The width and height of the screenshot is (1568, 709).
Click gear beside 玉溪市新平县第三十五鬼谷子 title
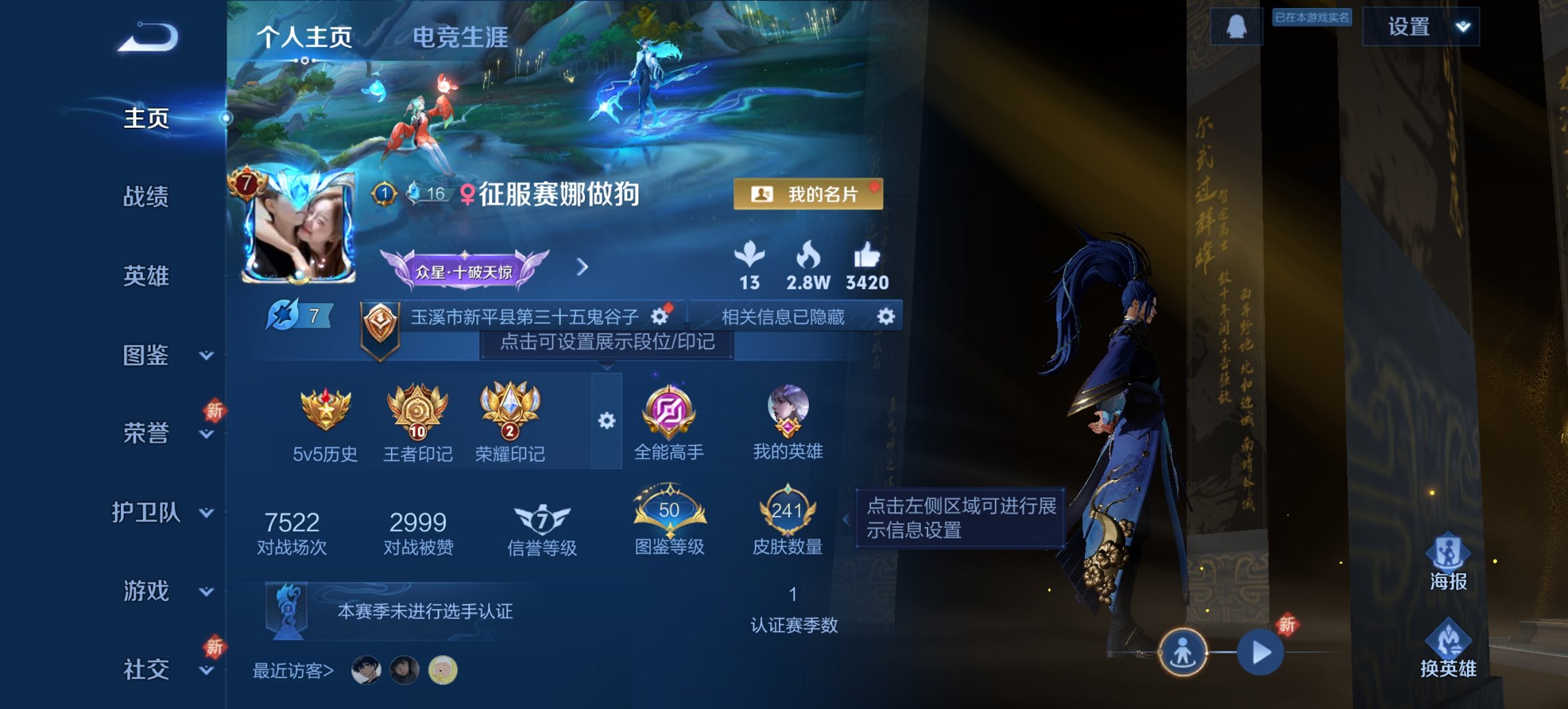point(658,316)
